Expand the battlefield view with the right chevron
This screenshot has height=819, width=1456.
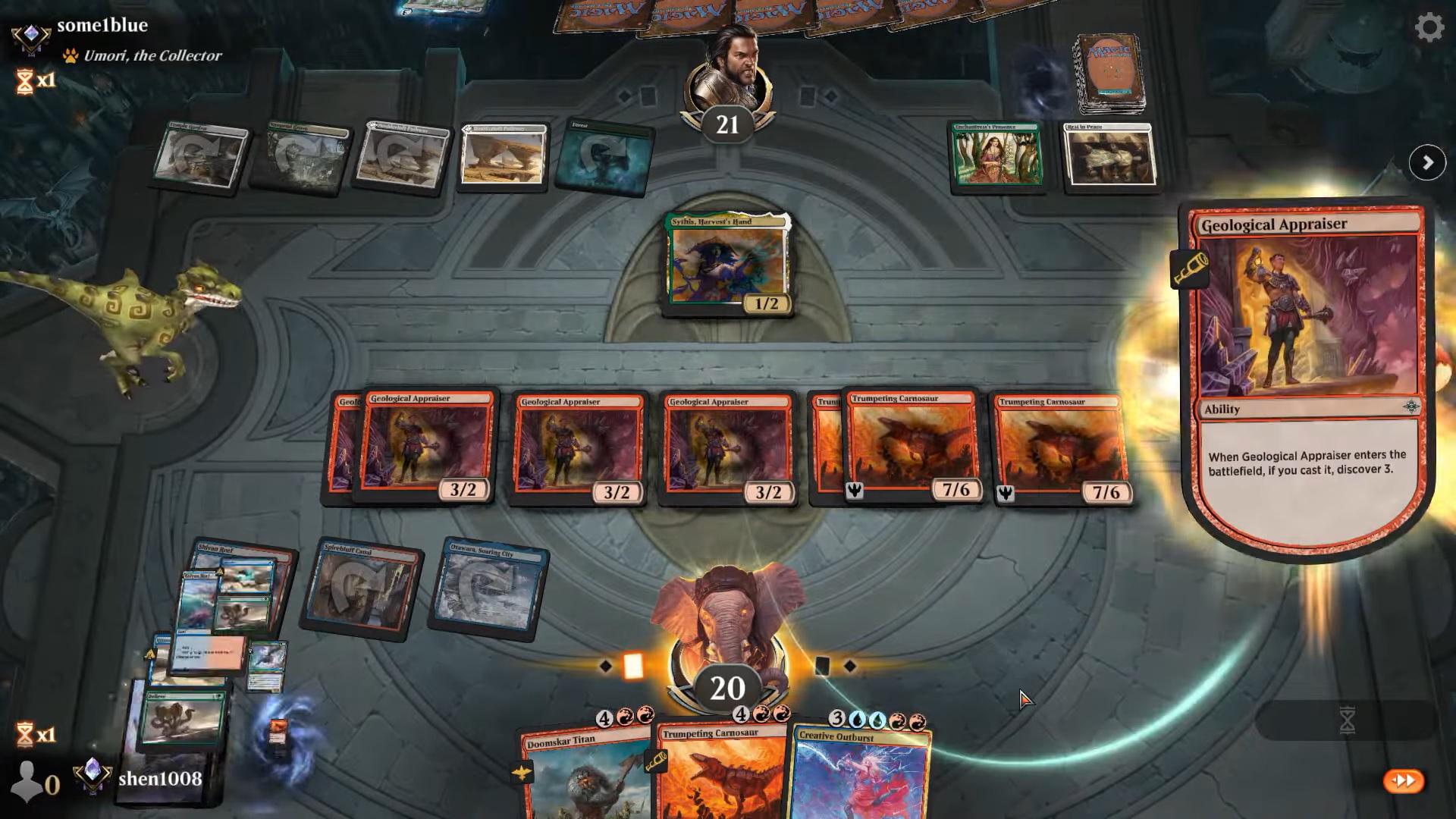click(x=1427, y=162)
